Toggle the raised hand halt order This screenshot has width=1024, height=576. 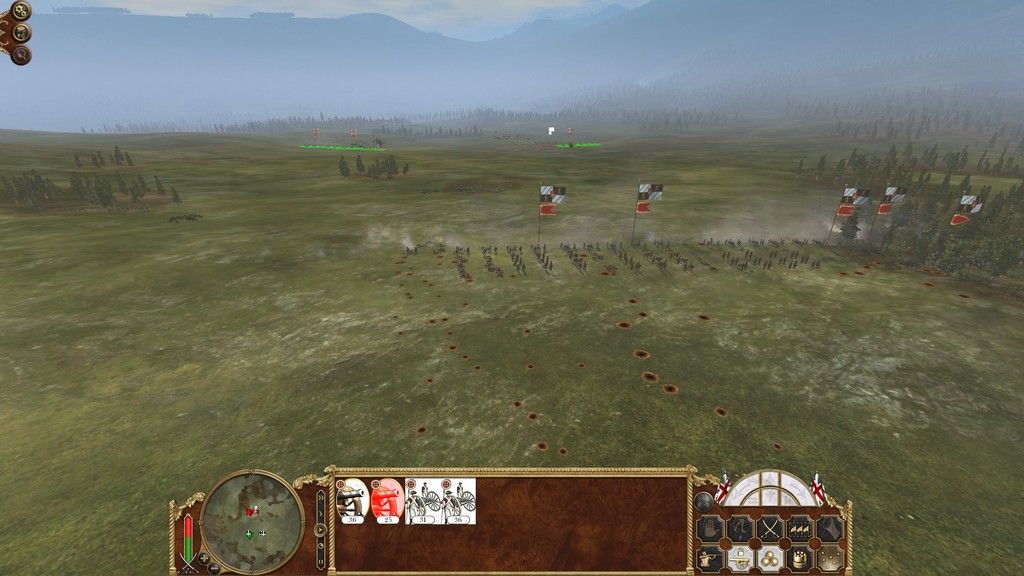[709, 528]
